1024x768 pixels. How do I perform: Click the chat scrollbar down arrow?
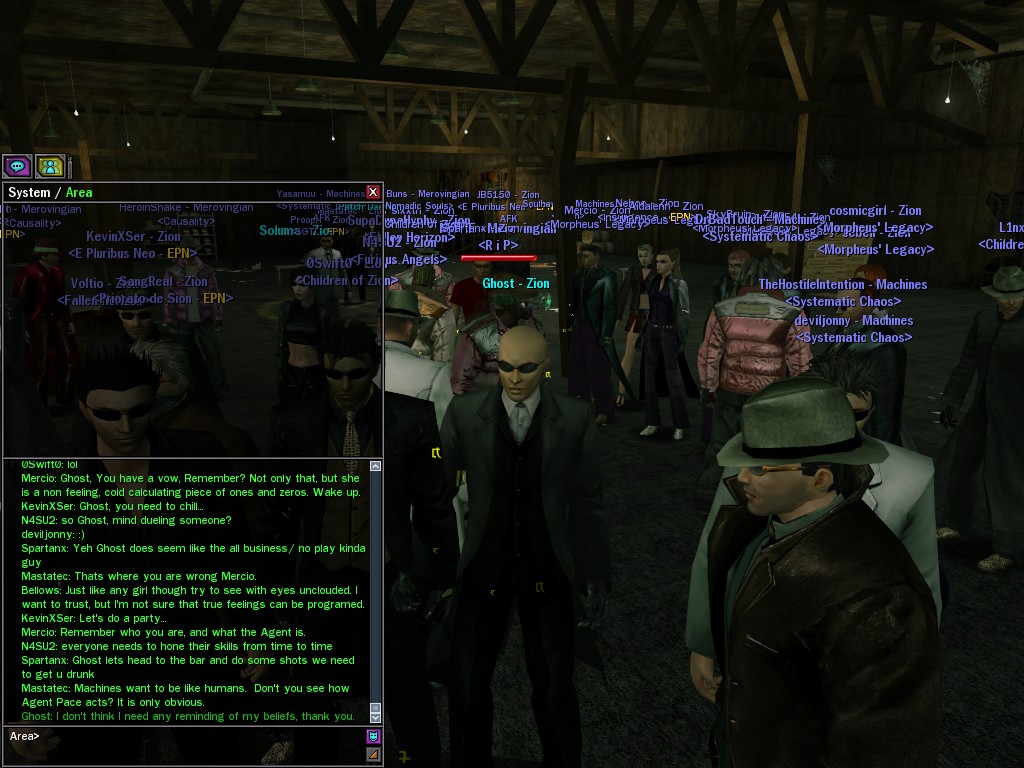376,716
